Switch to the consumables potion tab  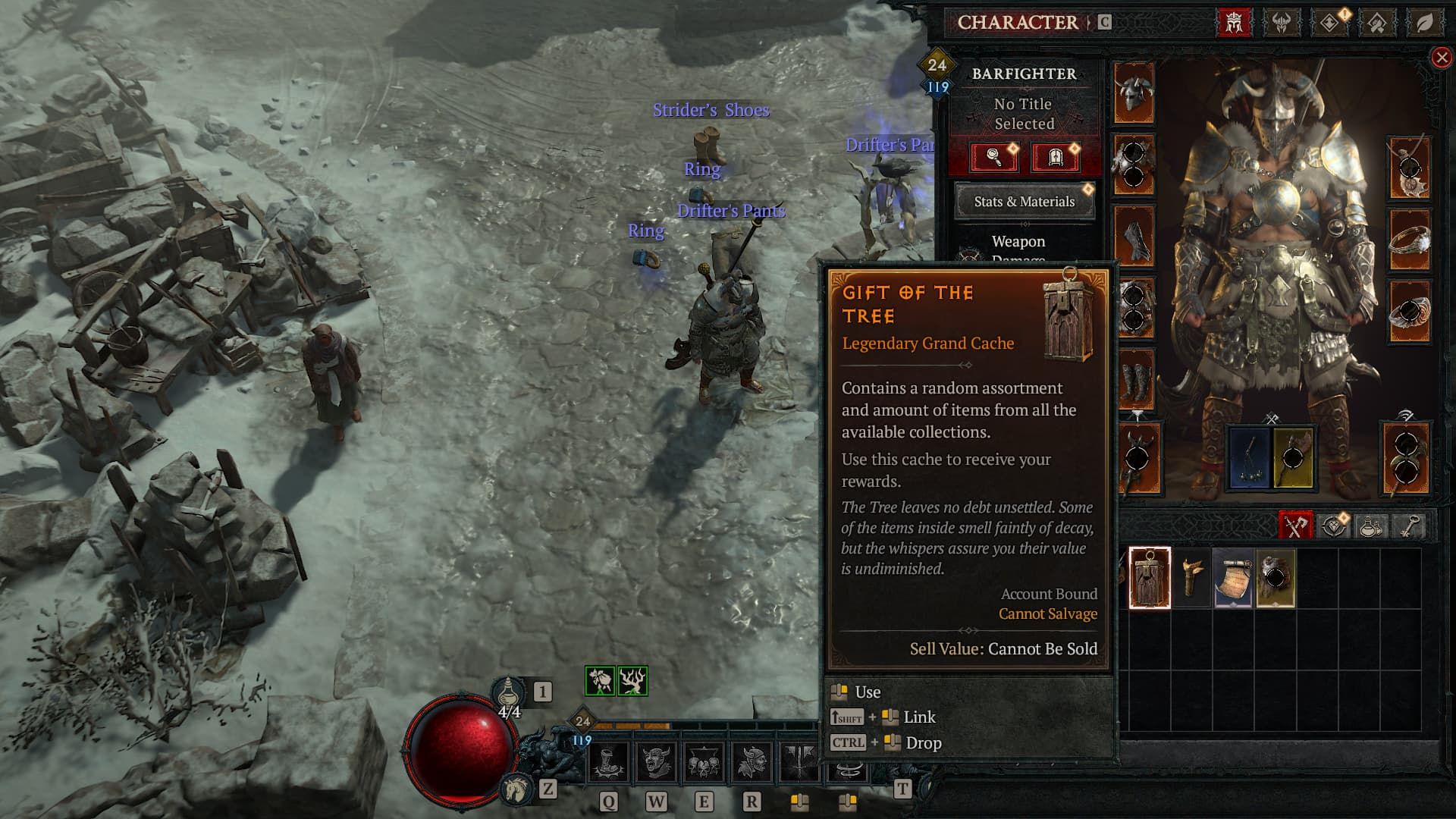(1370, 526)
